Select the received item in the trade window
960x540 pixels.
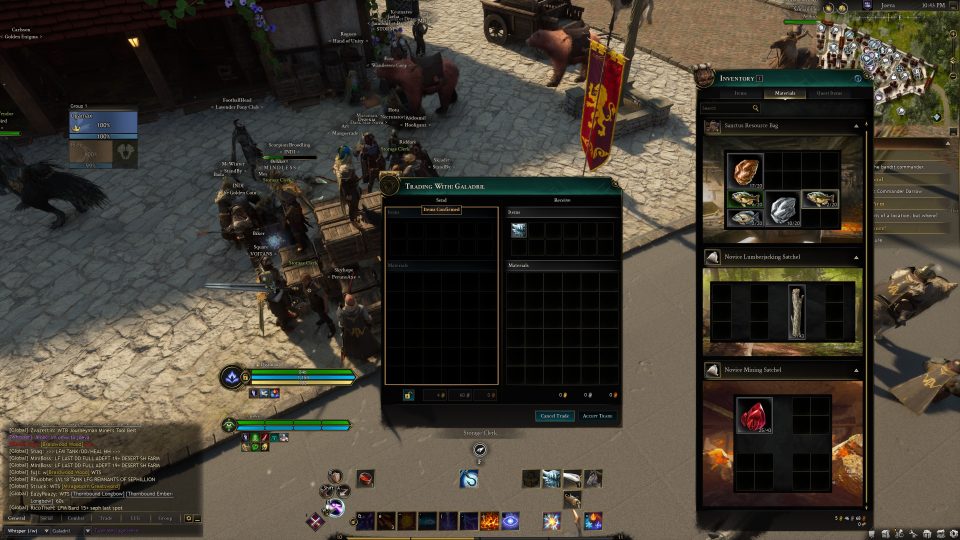pos(519,231)
